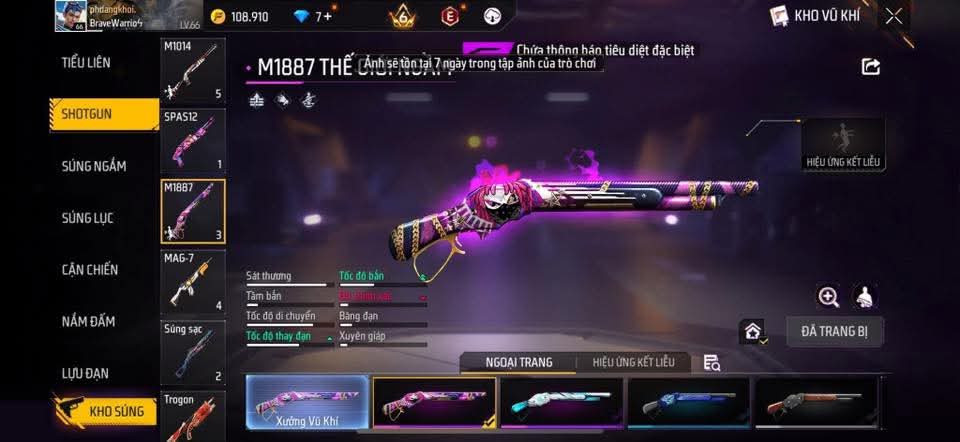The width and height of the screenshot is (960, 442).
Task: Click the gold coin balance 108.910
Action: point(240,17)
